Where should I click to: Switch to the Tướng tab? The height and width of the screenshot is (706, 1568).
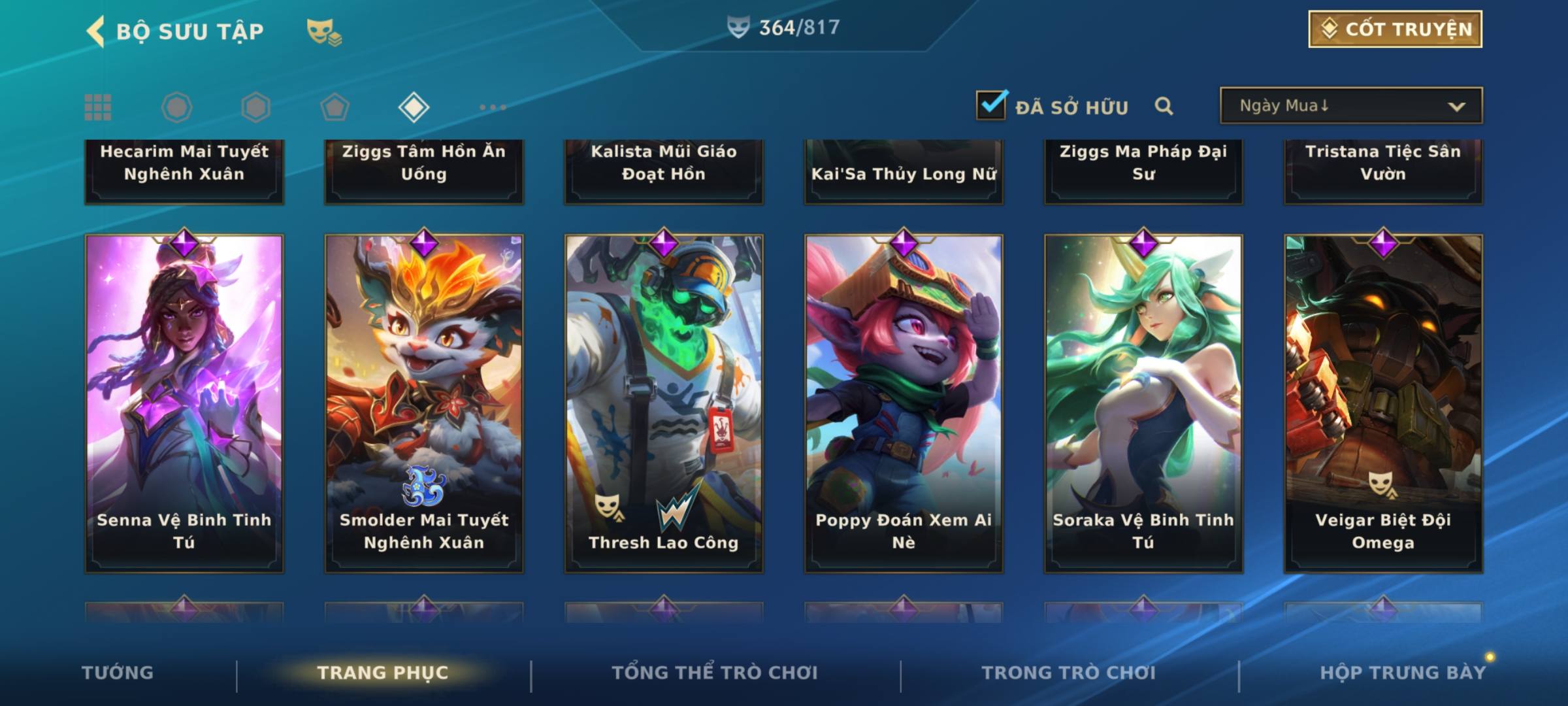click(118, 673)
